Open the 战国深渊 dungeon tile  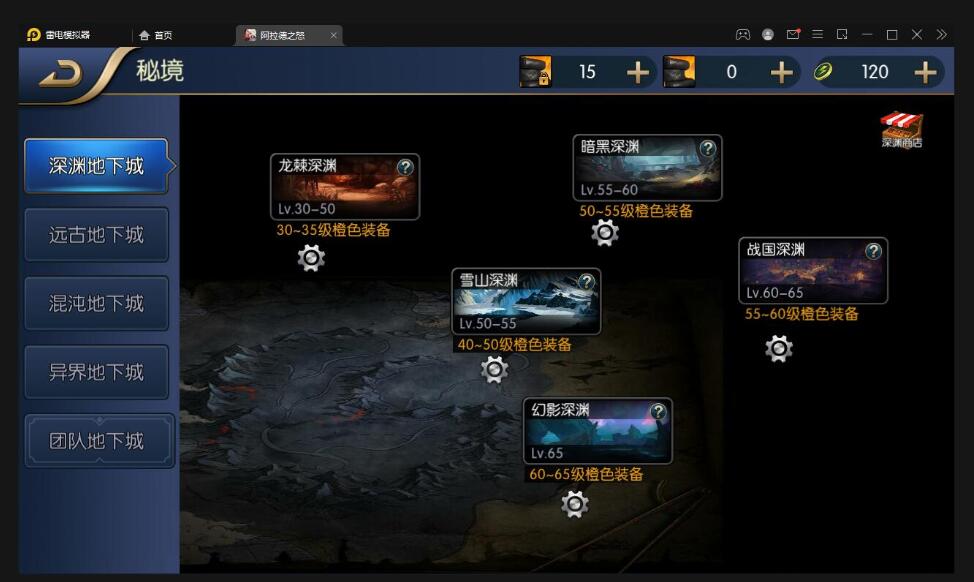(812, 271)
